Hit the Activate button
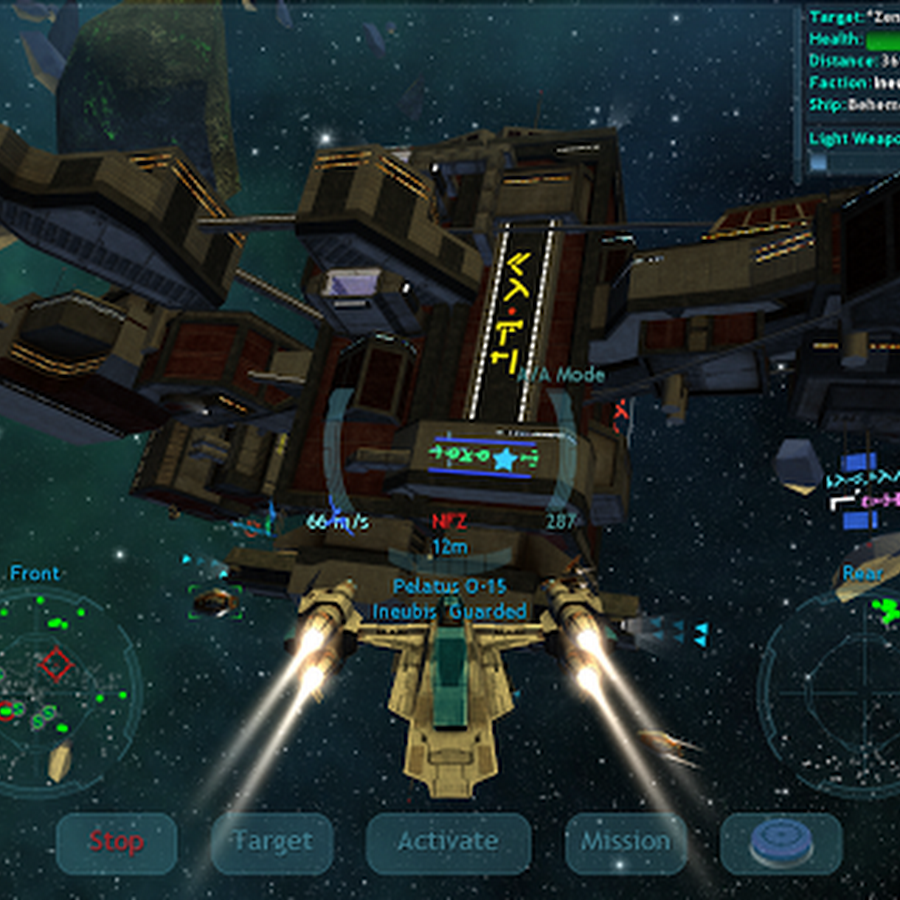Image resolution: width=900 pixels, height=900 pixels. click(447, 843)
